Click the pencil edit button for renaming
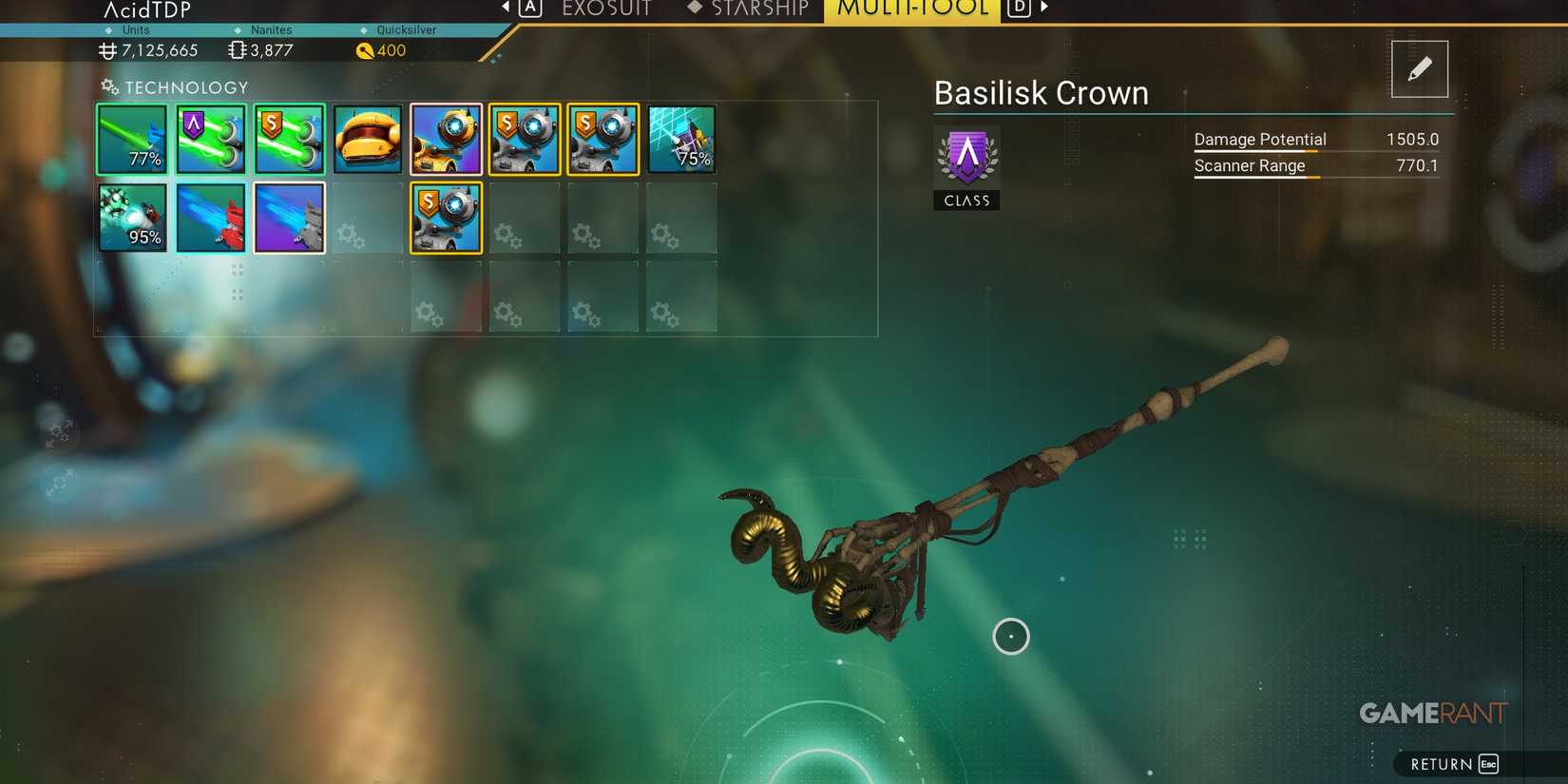 (x=1419, y=67)
